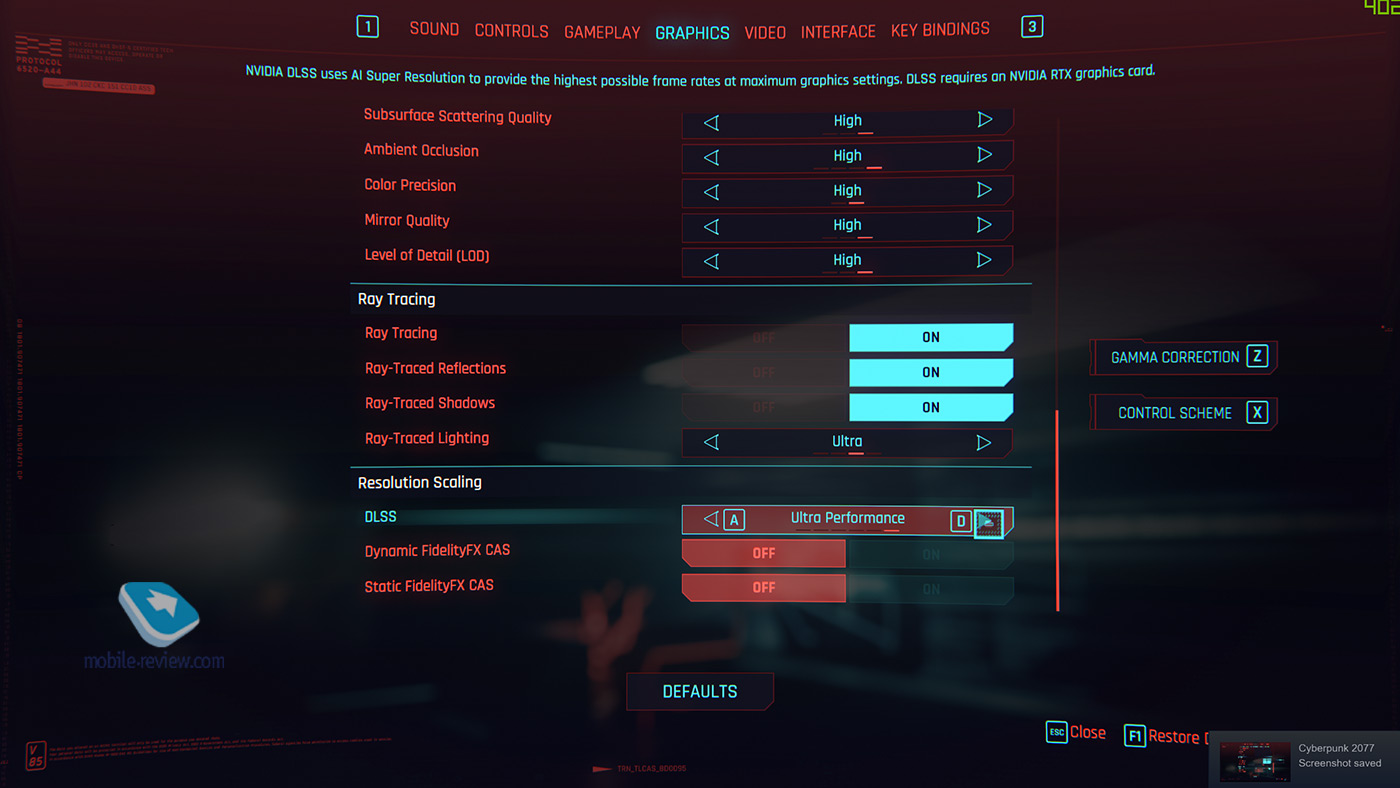Open the Interface tab

pos(838,32)
